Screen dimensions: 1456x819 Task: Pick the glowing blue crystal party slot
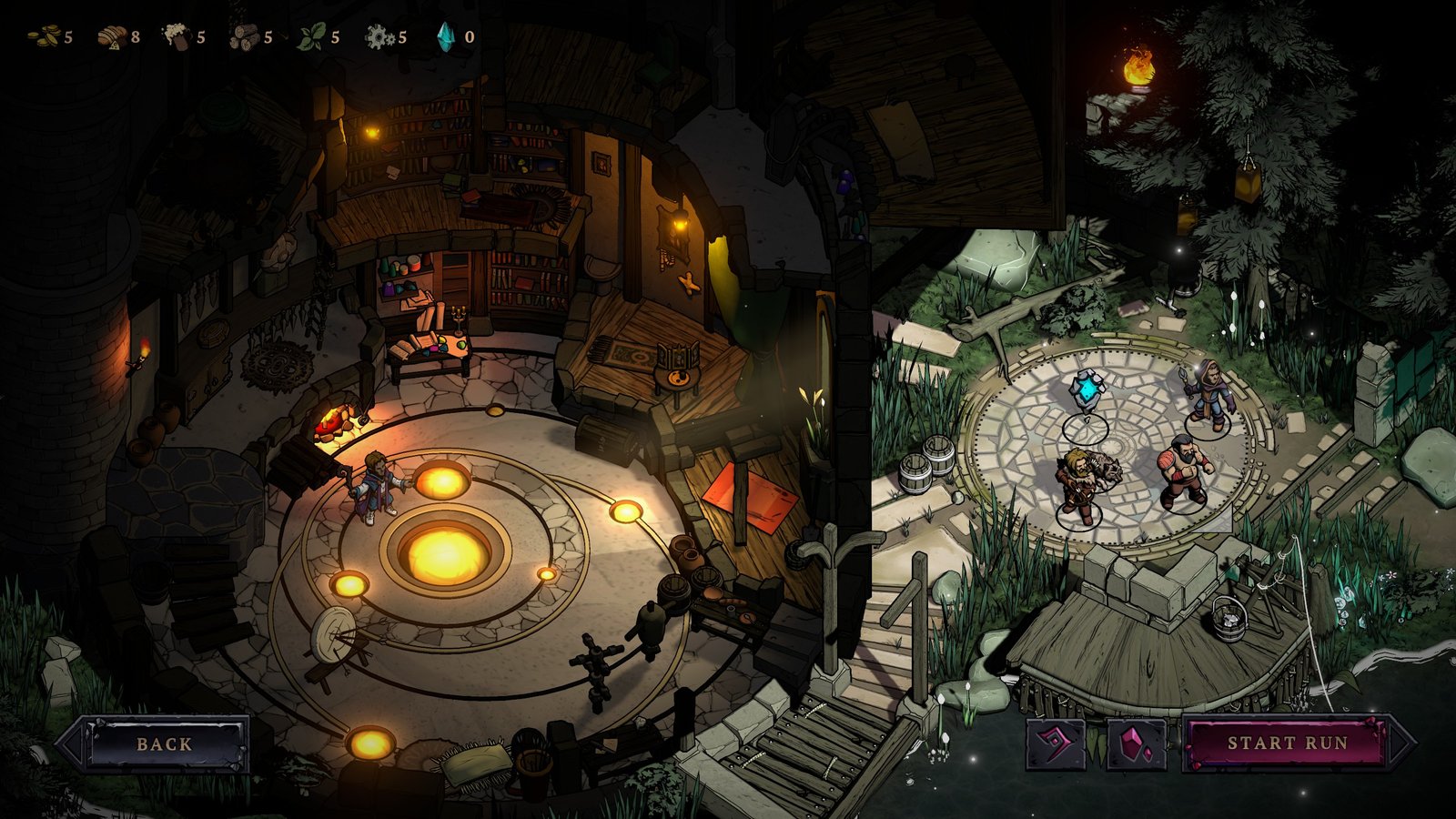click(x=1086, y=395)
